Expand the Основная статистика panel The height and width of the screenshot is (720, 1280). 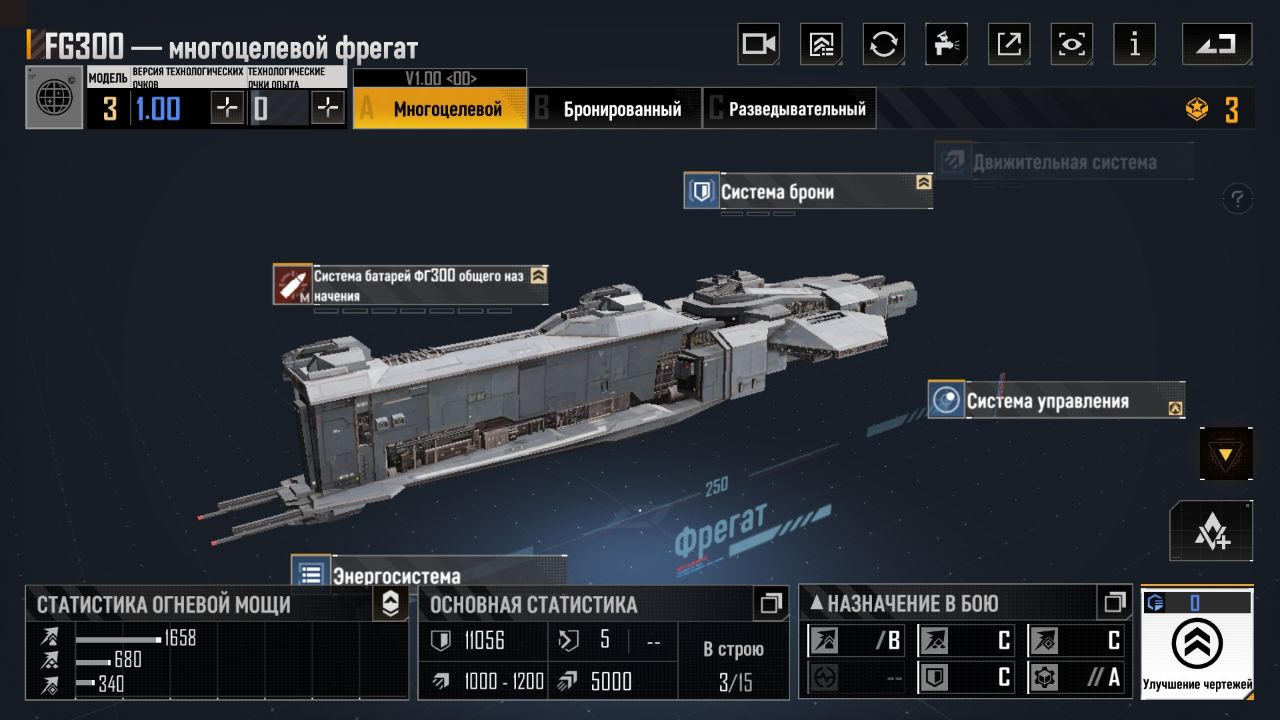(x=770, y=603)
